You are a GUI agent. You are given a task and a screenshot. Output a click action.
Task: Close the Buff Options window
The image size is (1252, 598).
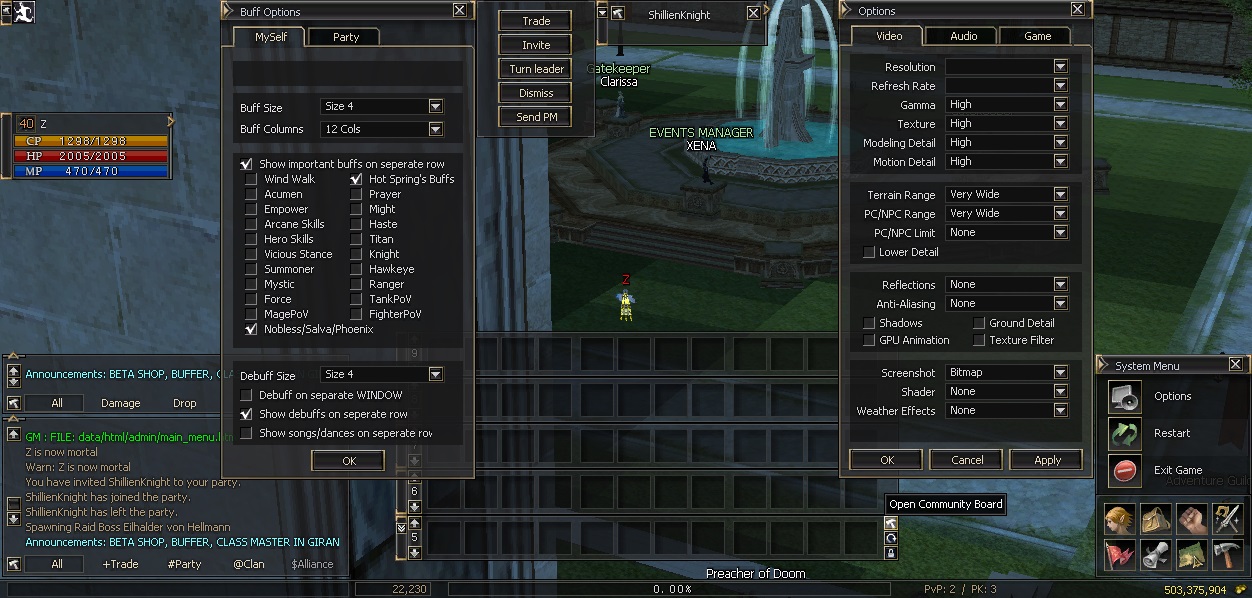pos(459,10)
